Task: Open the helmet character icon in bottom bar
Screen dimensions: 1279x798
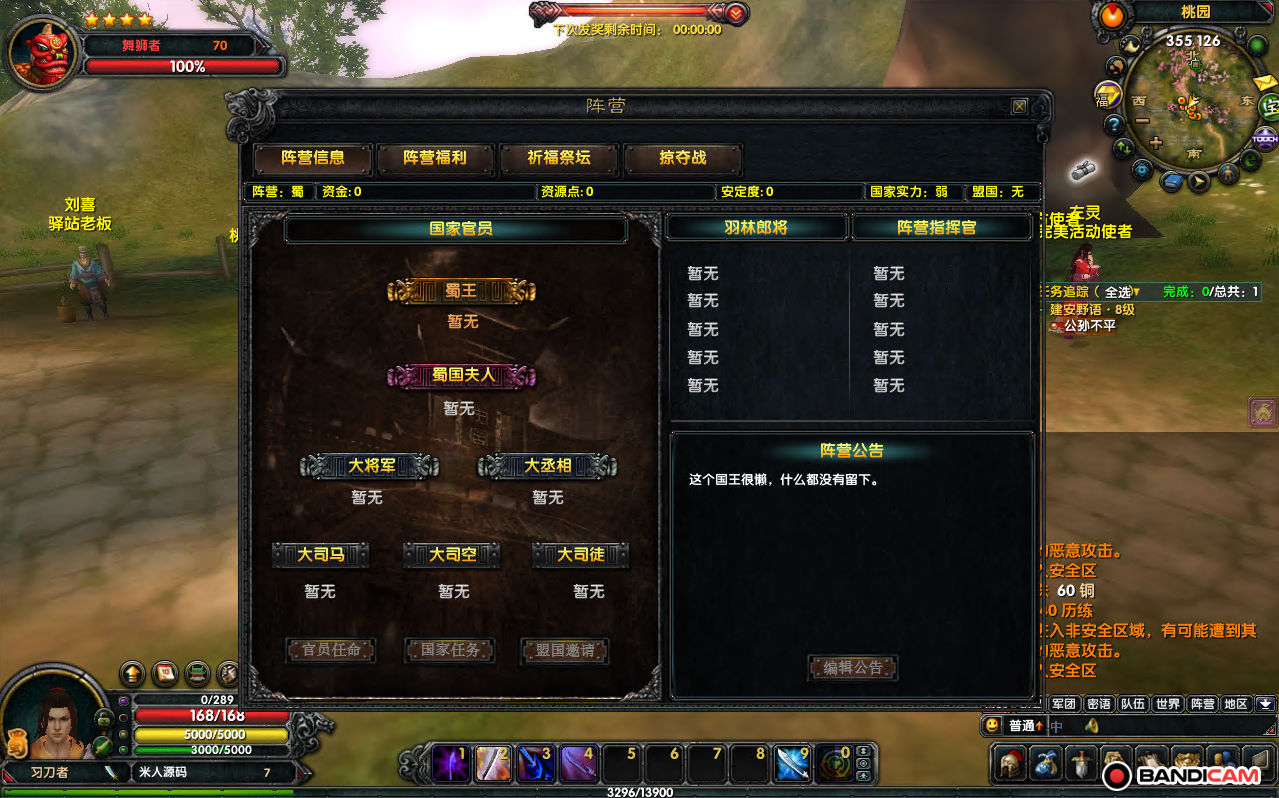Action: click(x=1011, y=764)
